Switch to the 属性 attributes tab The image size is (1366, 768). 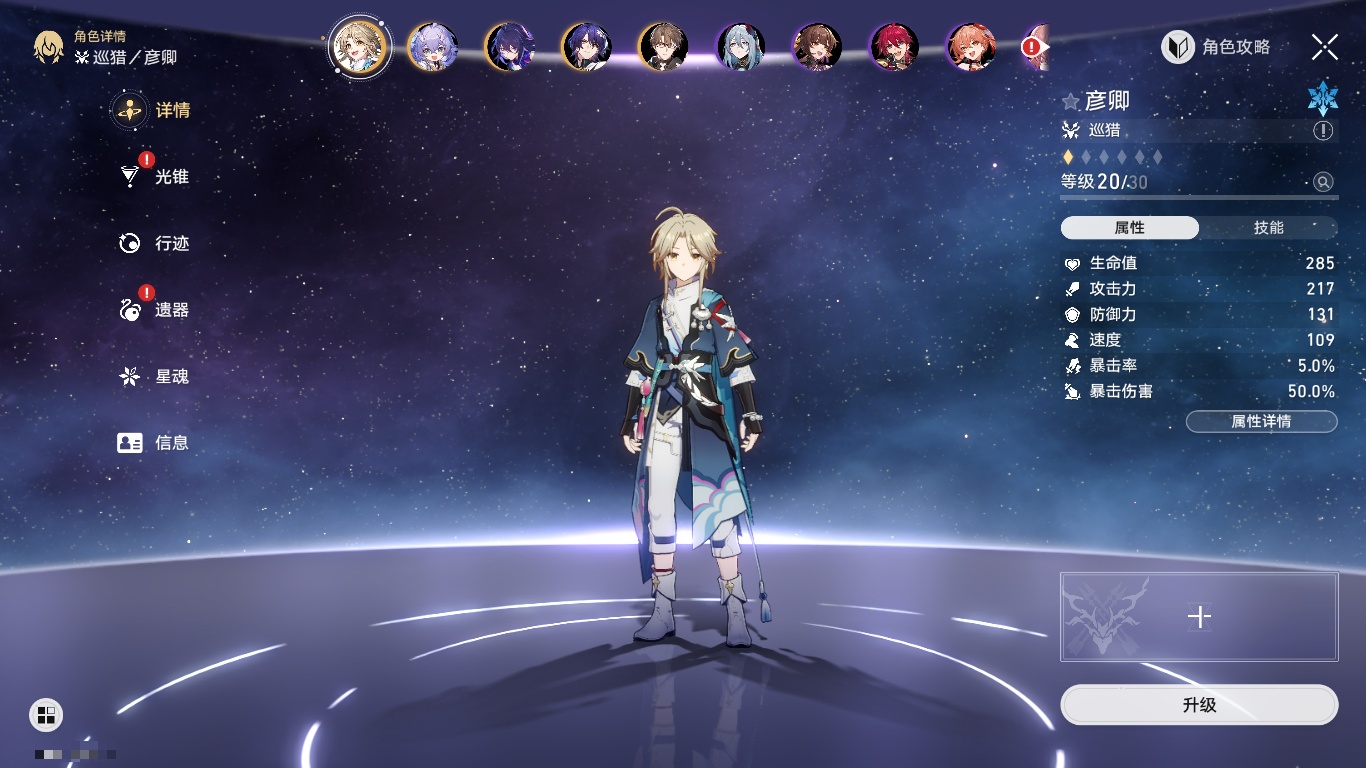(x=1130, y=228)
